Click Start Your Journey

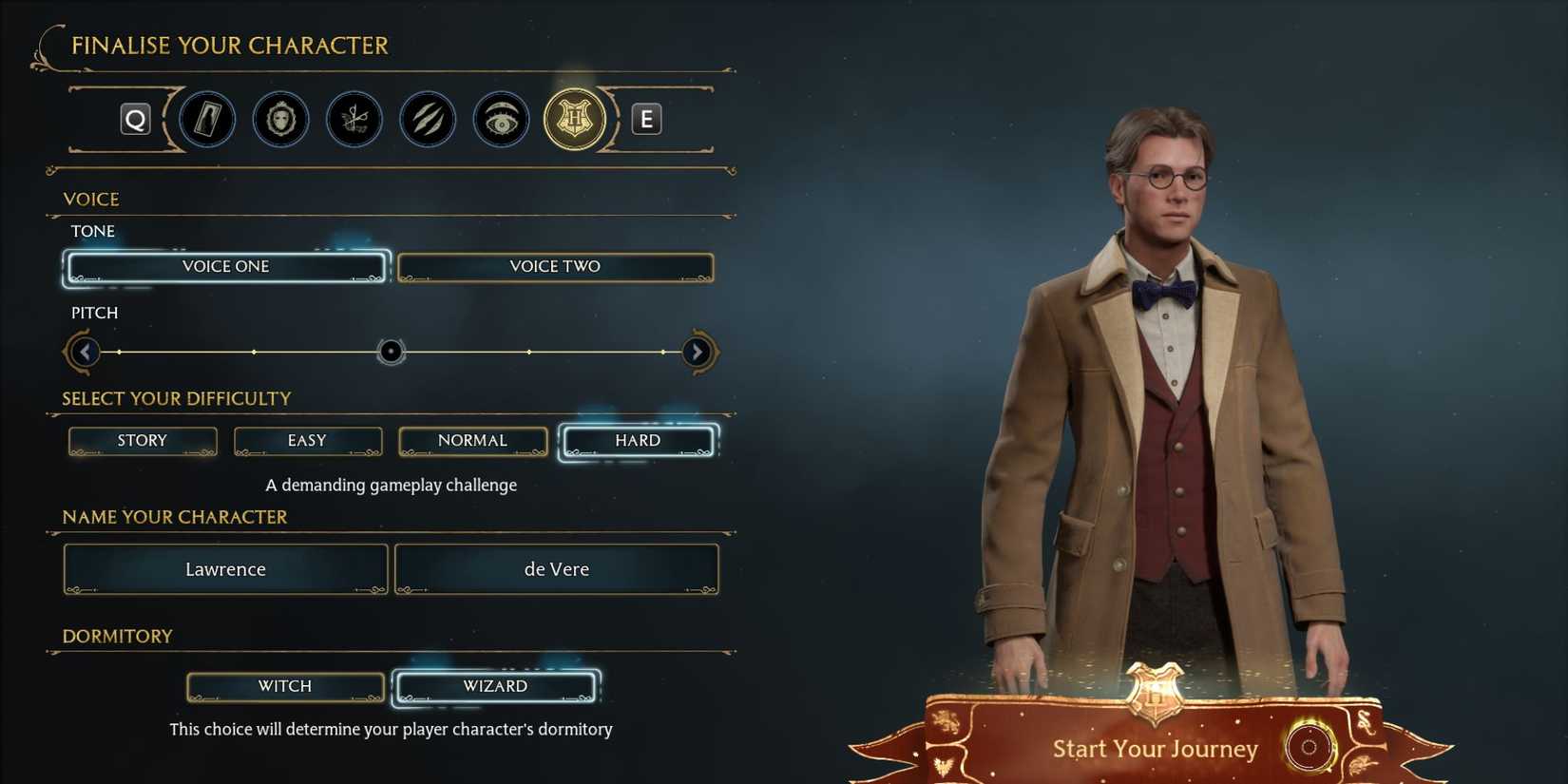pos(1156,748)
